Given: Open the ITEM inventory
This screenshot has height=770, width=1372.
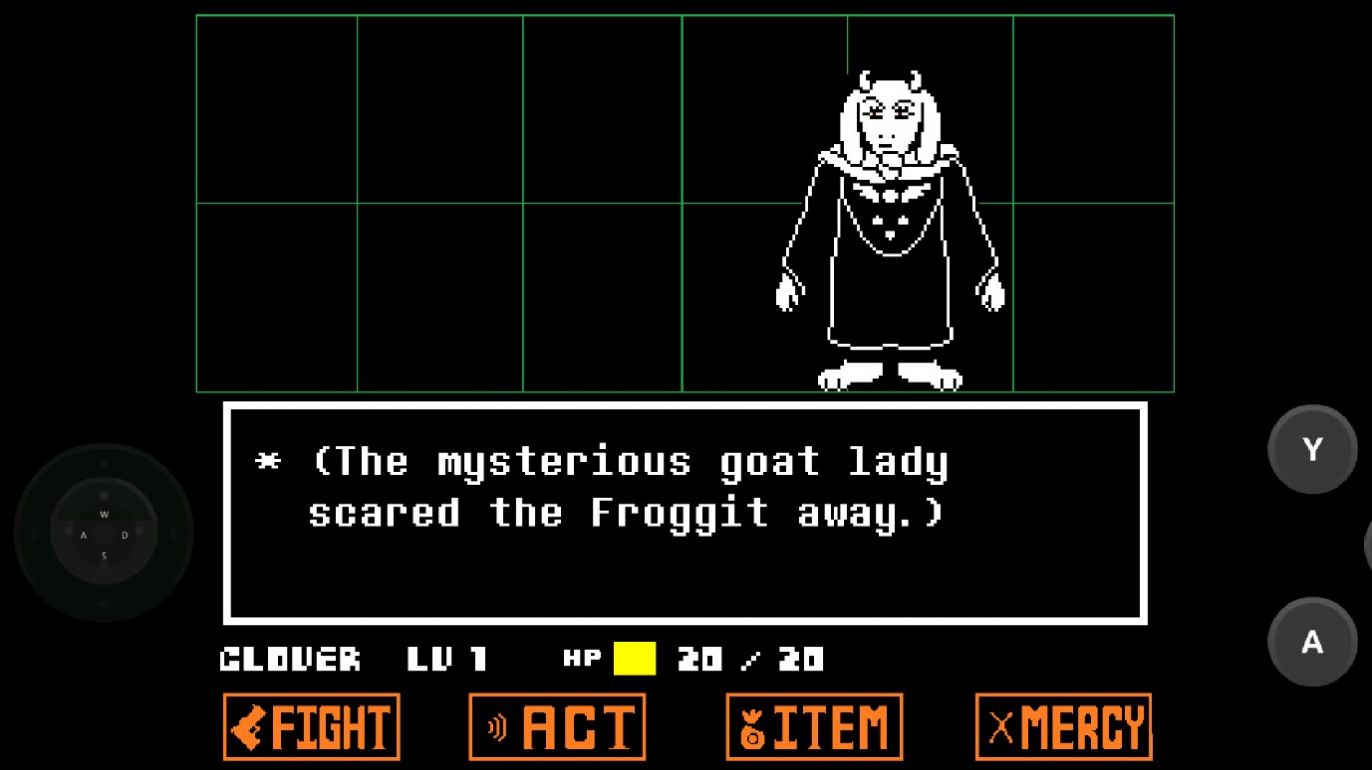Looking at the screenshot, I should 813,725.
